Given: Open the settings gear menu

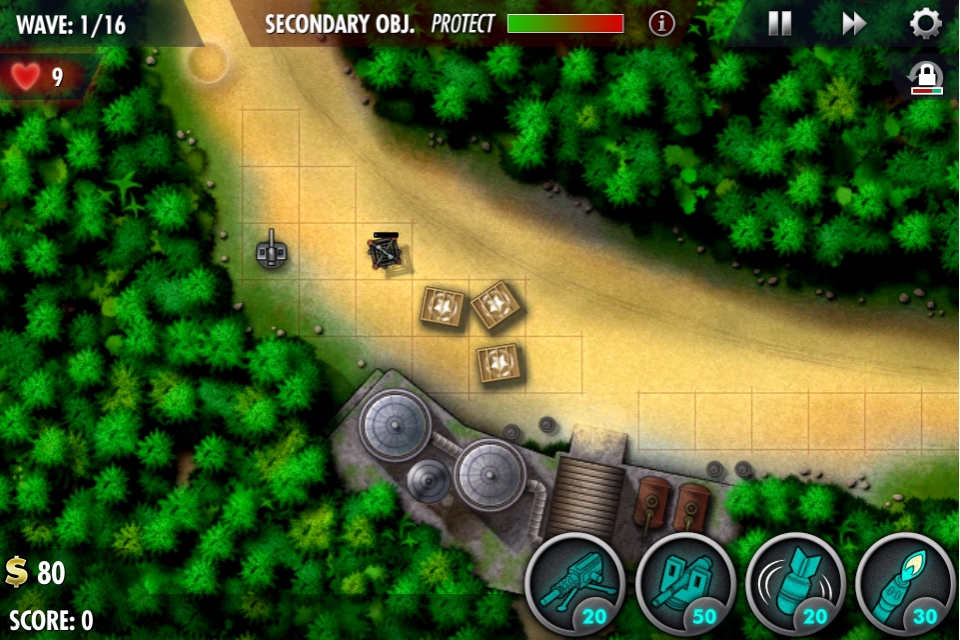Looking at the screenshot, I should coord(926,24).
